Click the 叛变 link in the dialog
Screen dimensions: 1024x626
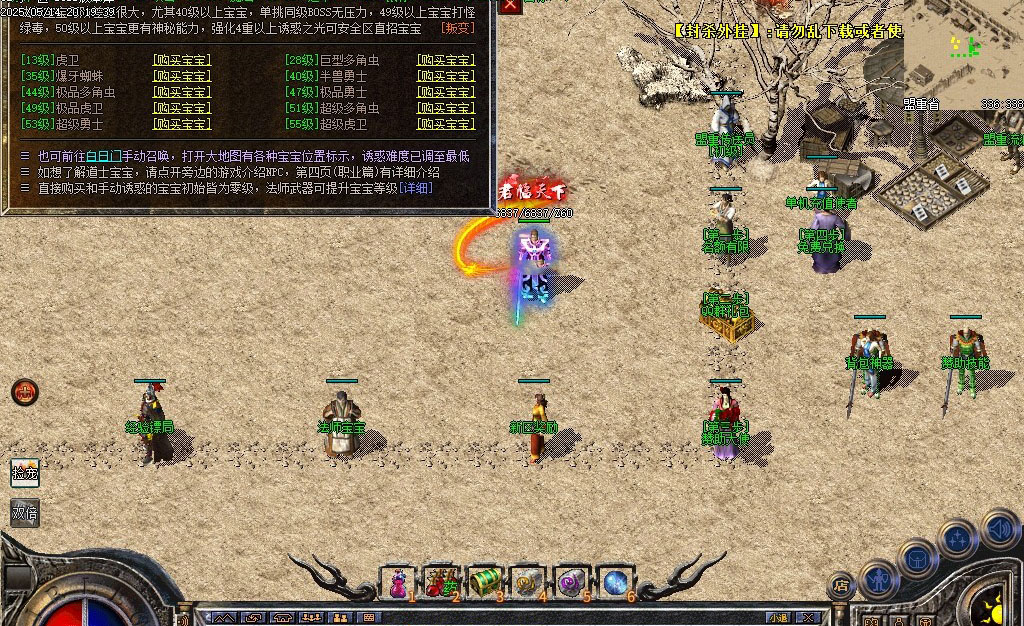click(x=457, y=28)
